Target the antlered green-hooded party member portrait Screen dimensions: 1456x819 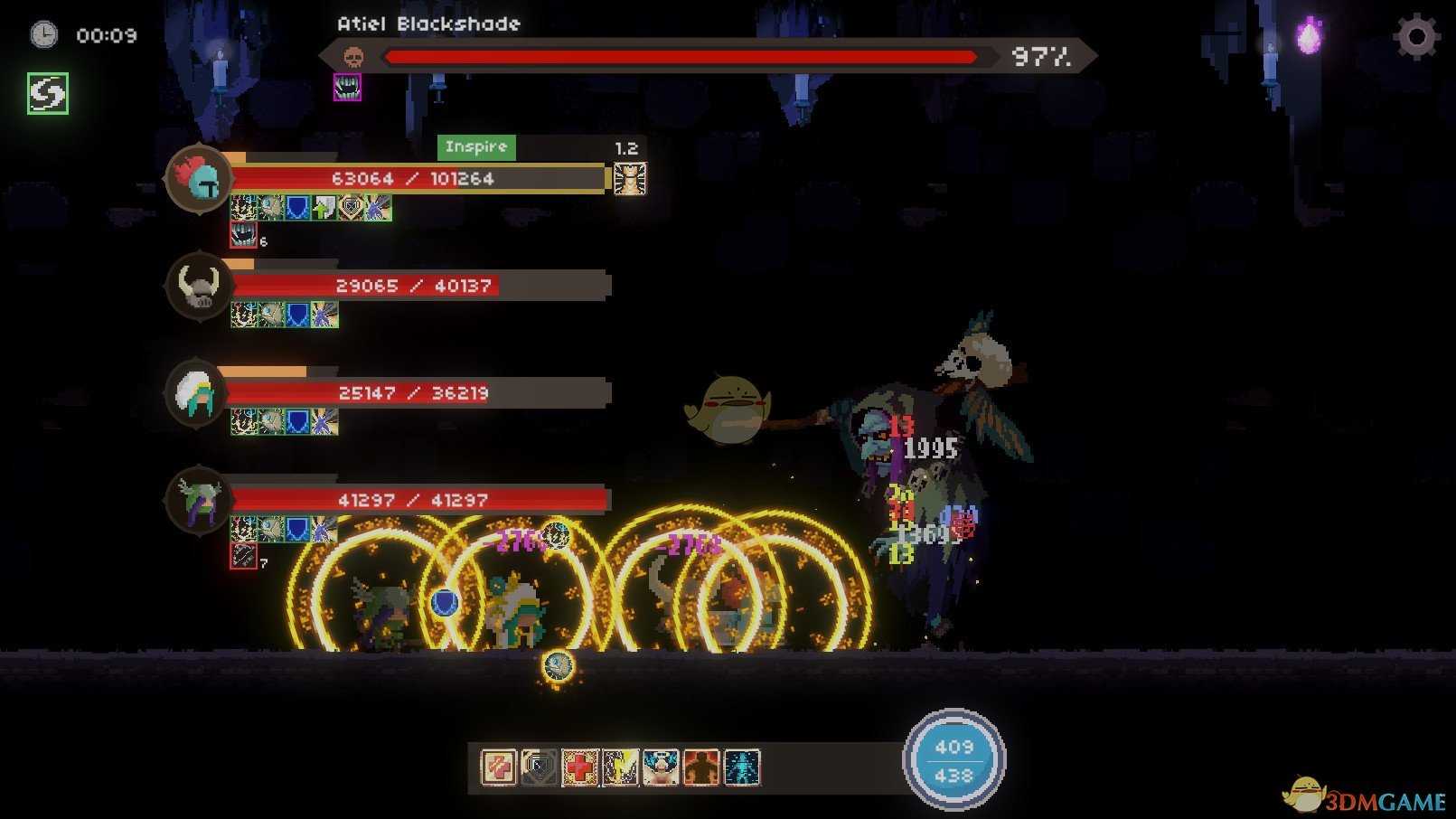(199, 500)
